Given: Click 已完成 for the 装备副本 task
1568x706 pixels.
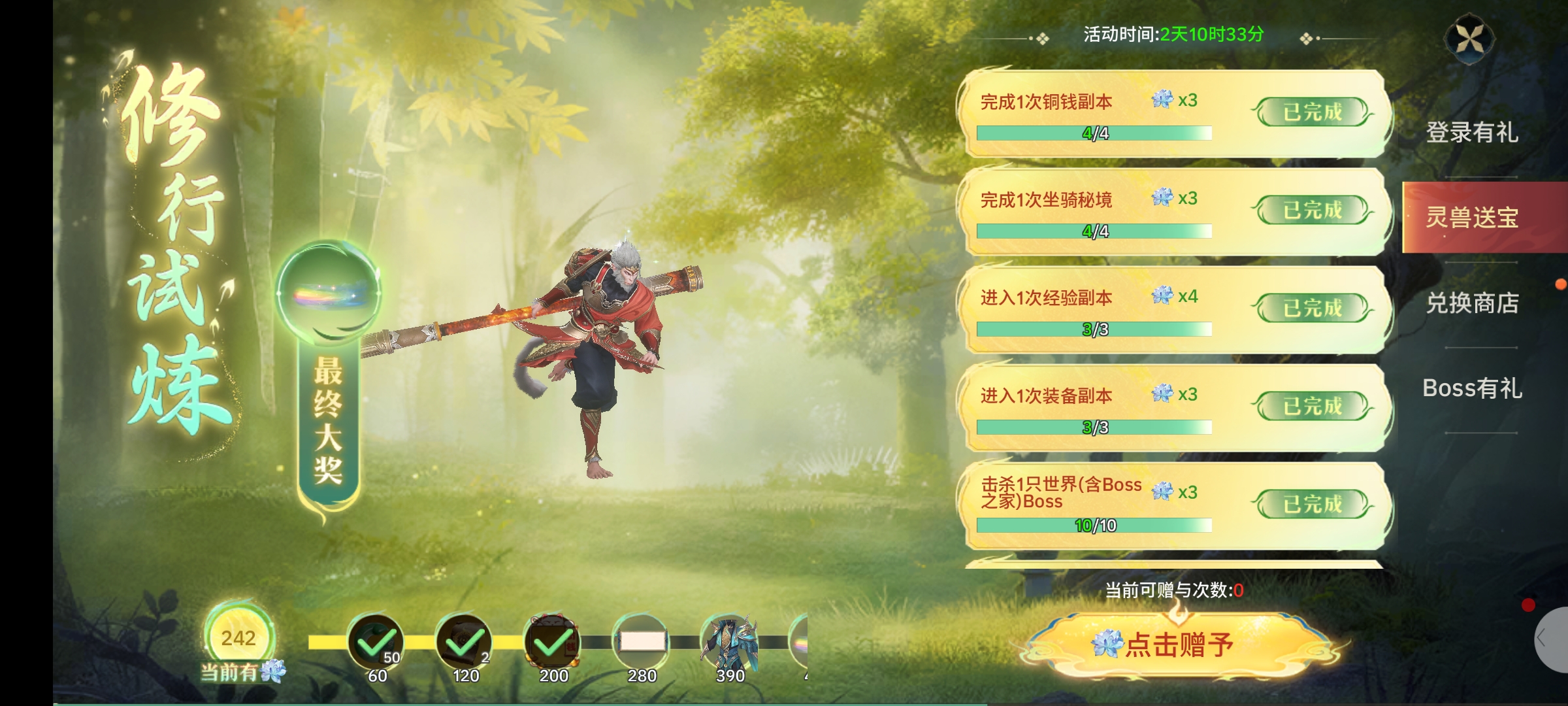Looking at the screenshot, I should click(x=1312, y=407).
